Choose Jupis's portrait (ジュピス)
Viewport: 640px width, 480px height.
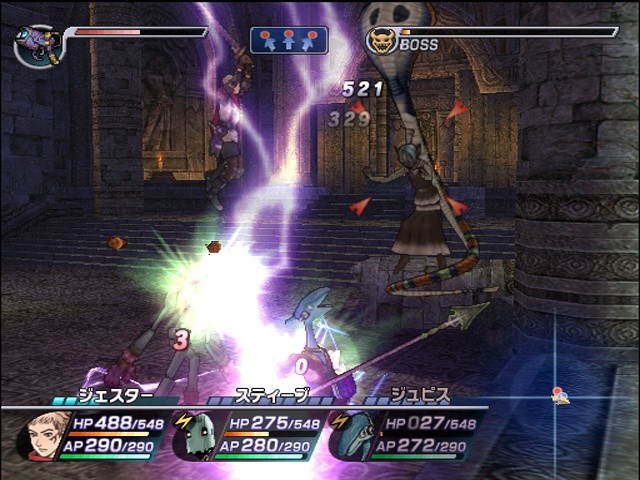(351, 436)
